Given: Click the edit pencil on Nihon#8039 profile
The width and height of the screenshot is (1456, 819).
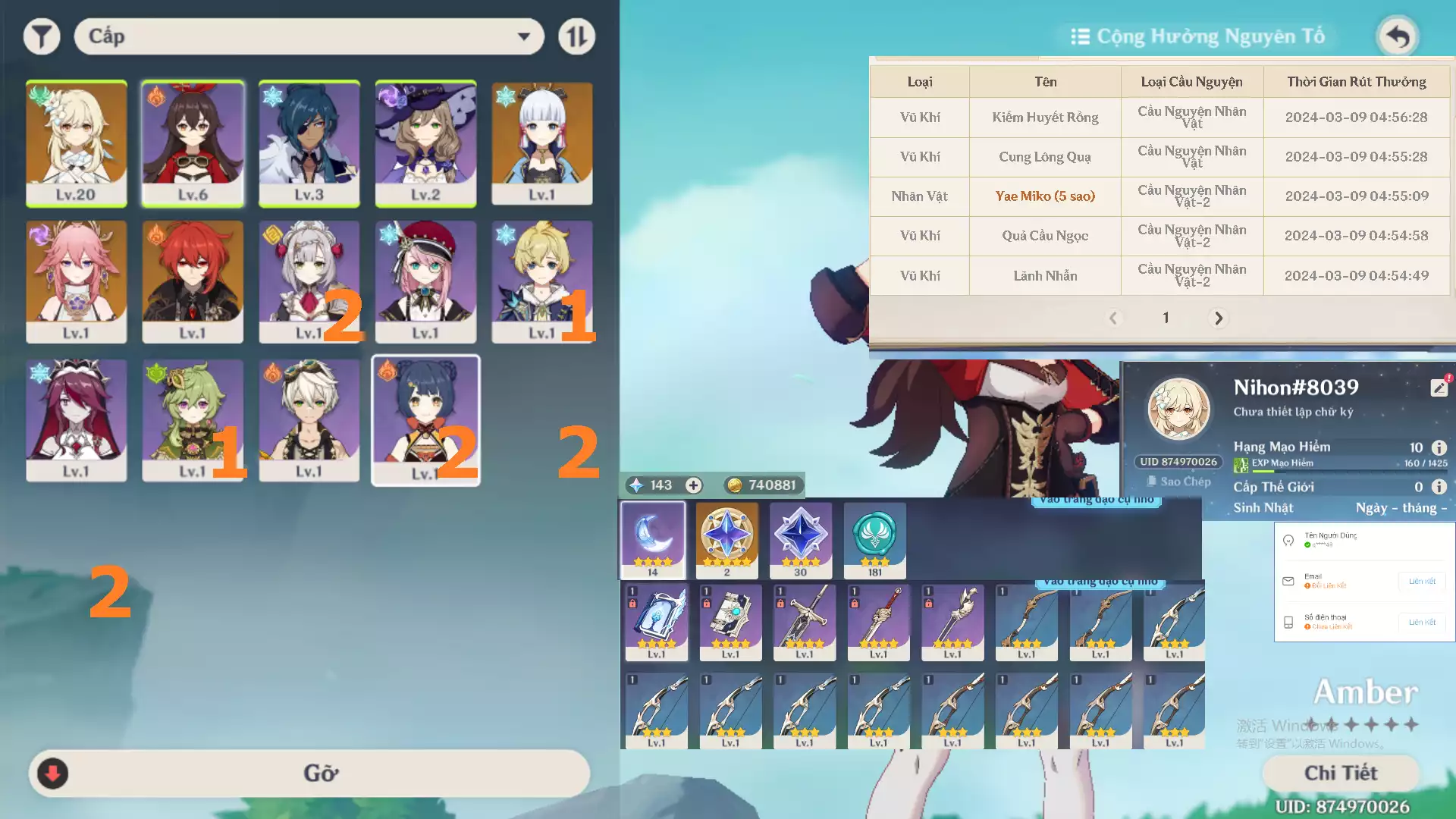Looking at the screenshot, I should pyautogui.click(x=1439, y=387).
